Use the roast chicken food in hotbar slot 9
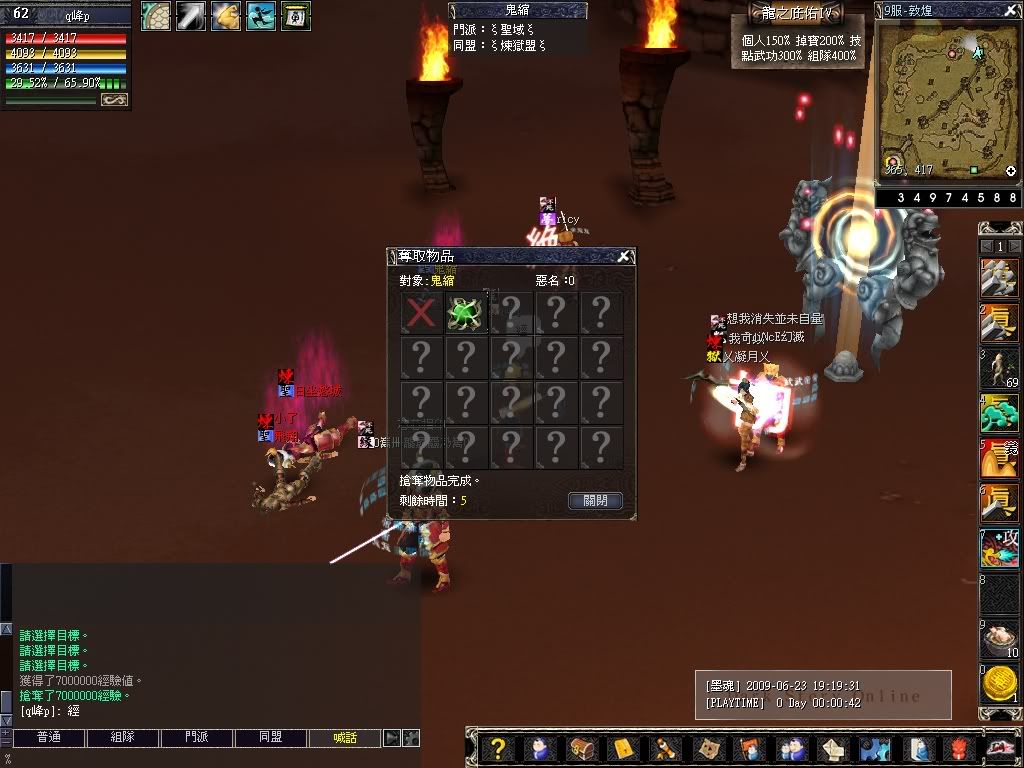Screen dimensions: 1024x768 coord(999,639)
